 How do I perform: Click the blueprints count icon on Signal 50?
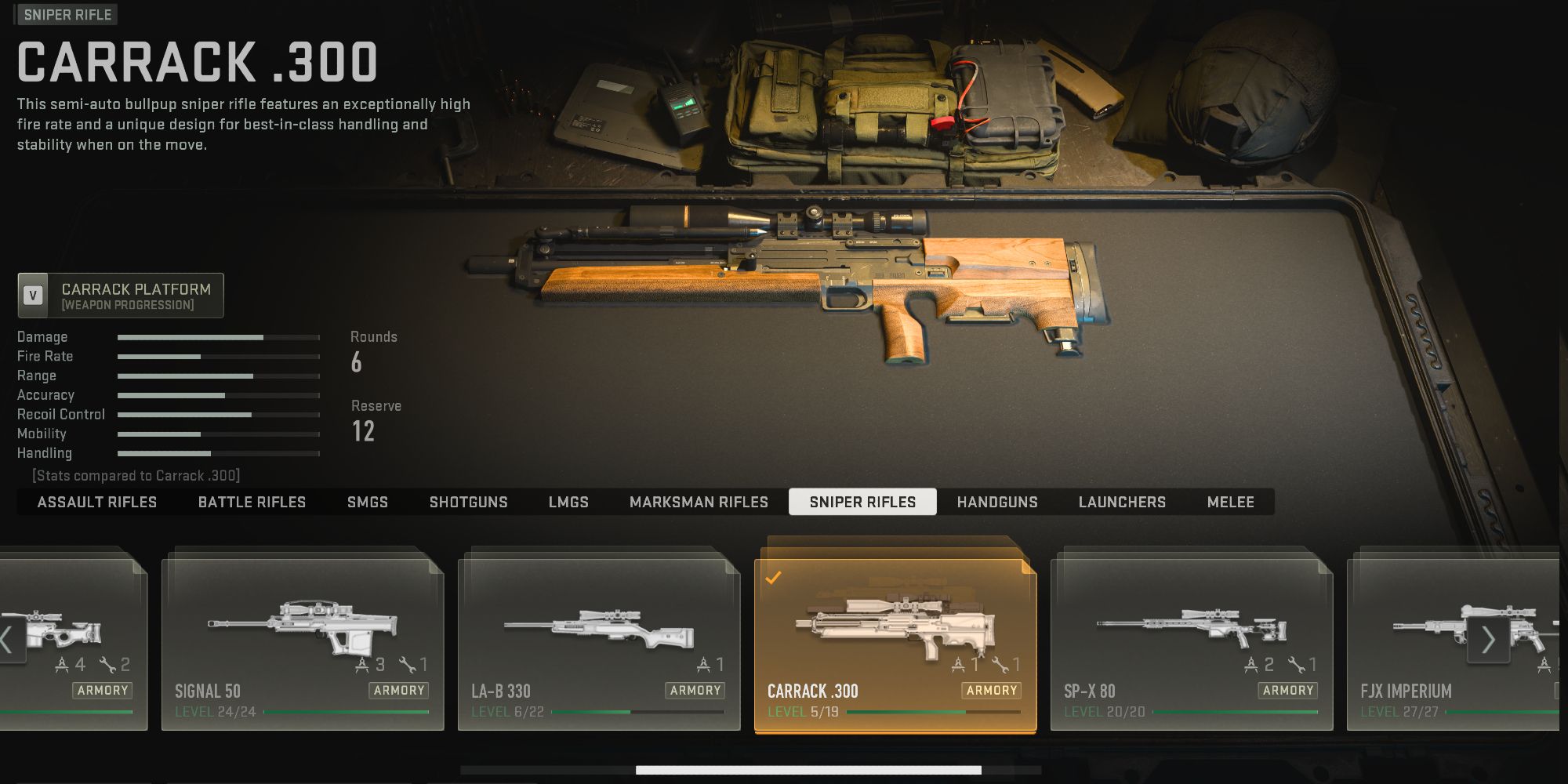[x=363, y=665]
